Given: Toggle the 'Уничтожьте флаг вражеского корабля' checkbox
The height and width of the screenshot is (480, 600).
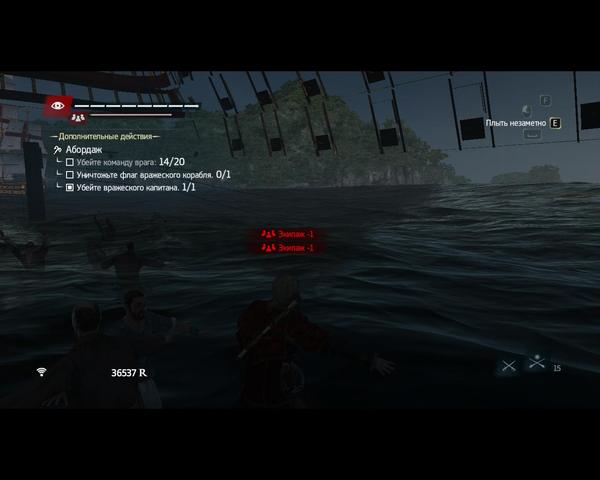Looking at the screenshot, I should [x=69, y=174].
